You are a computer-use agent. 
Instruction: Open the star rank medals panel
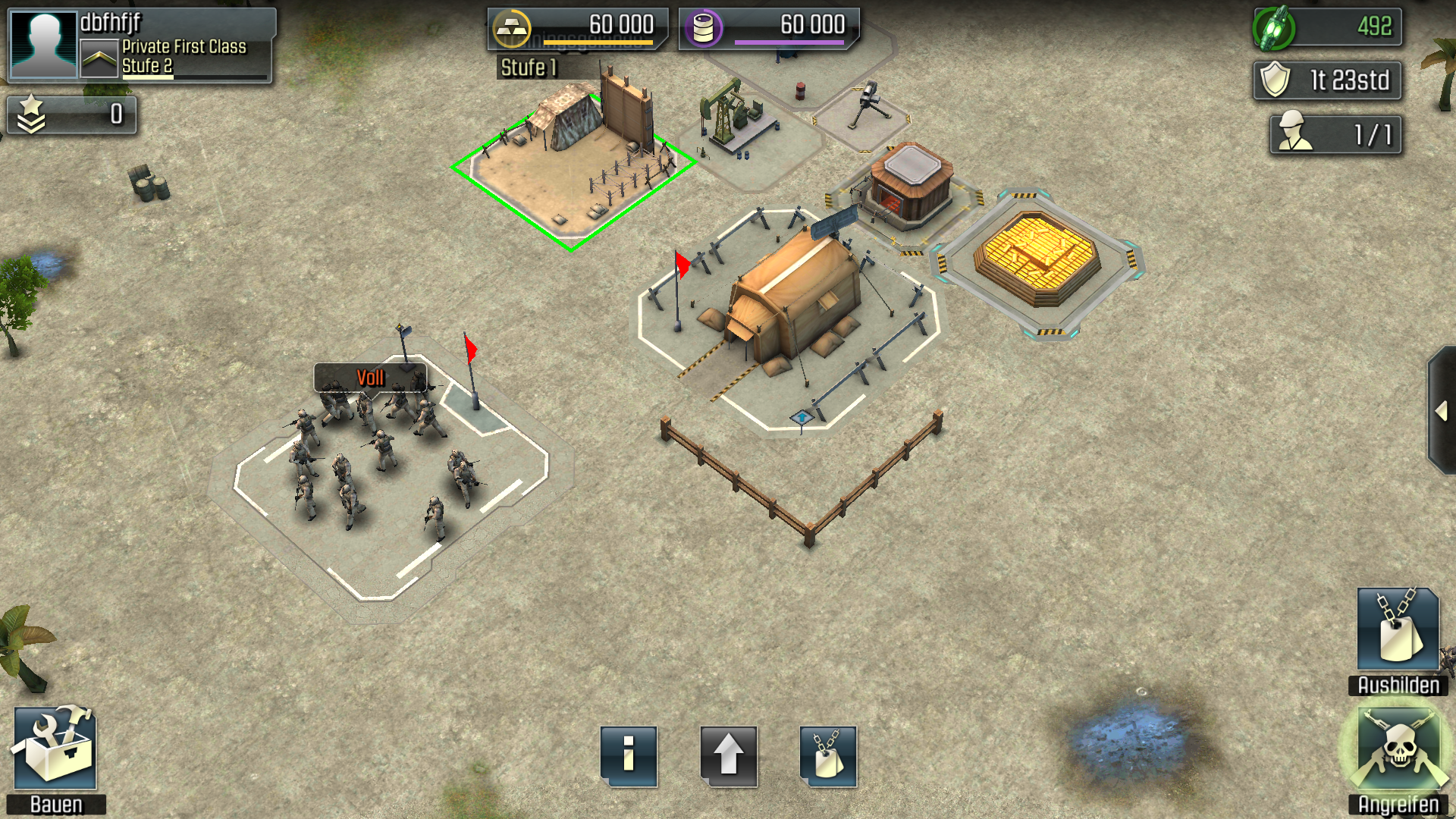72,115
